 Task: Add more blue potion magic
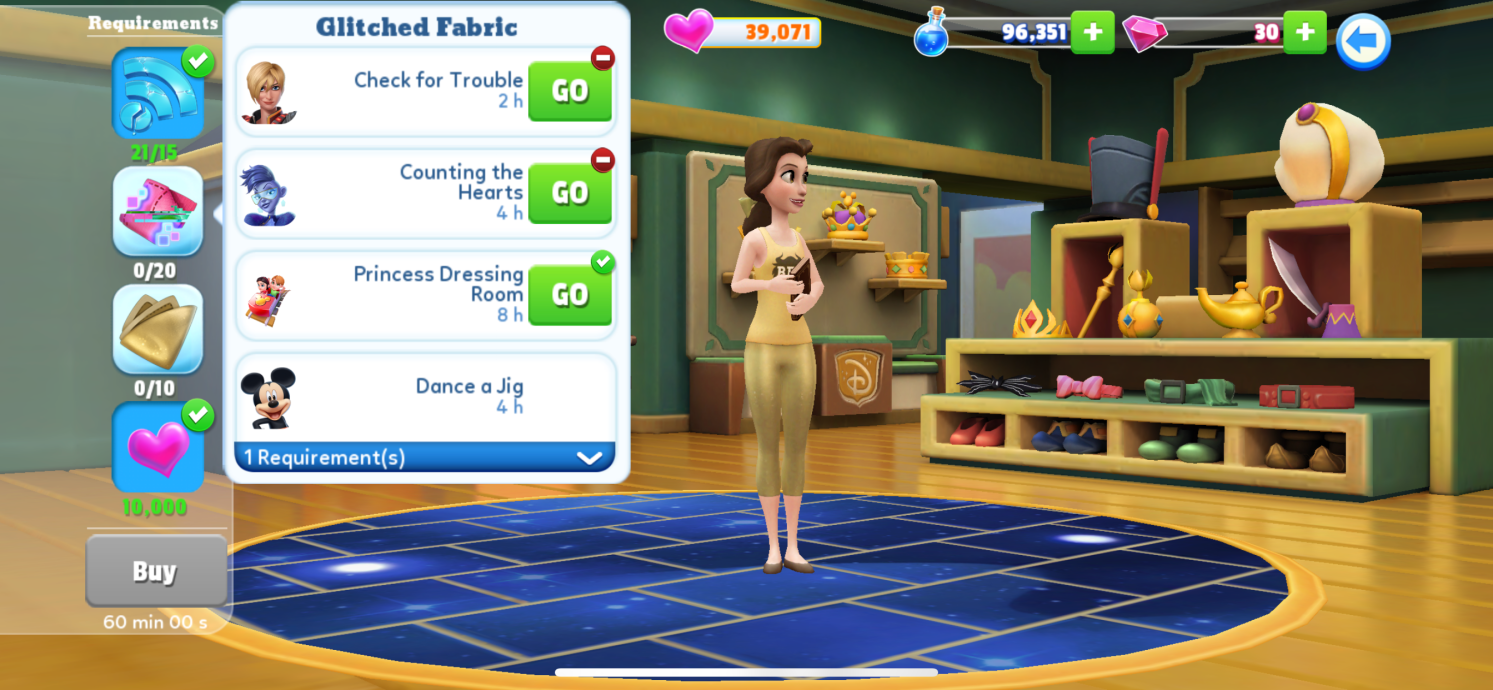point(1092,32)
